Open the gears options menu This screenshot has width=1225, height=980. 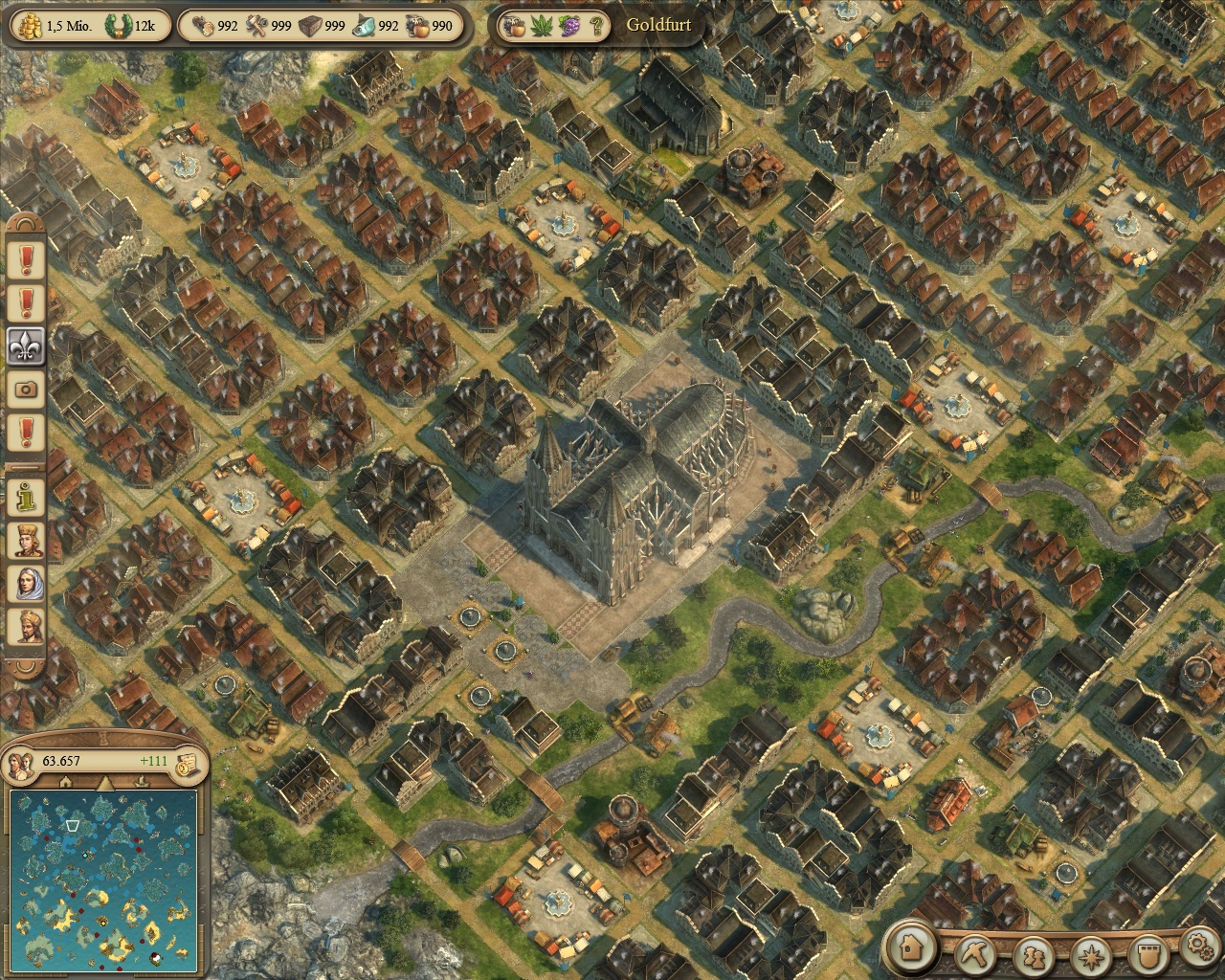(x=1199, y=947)
